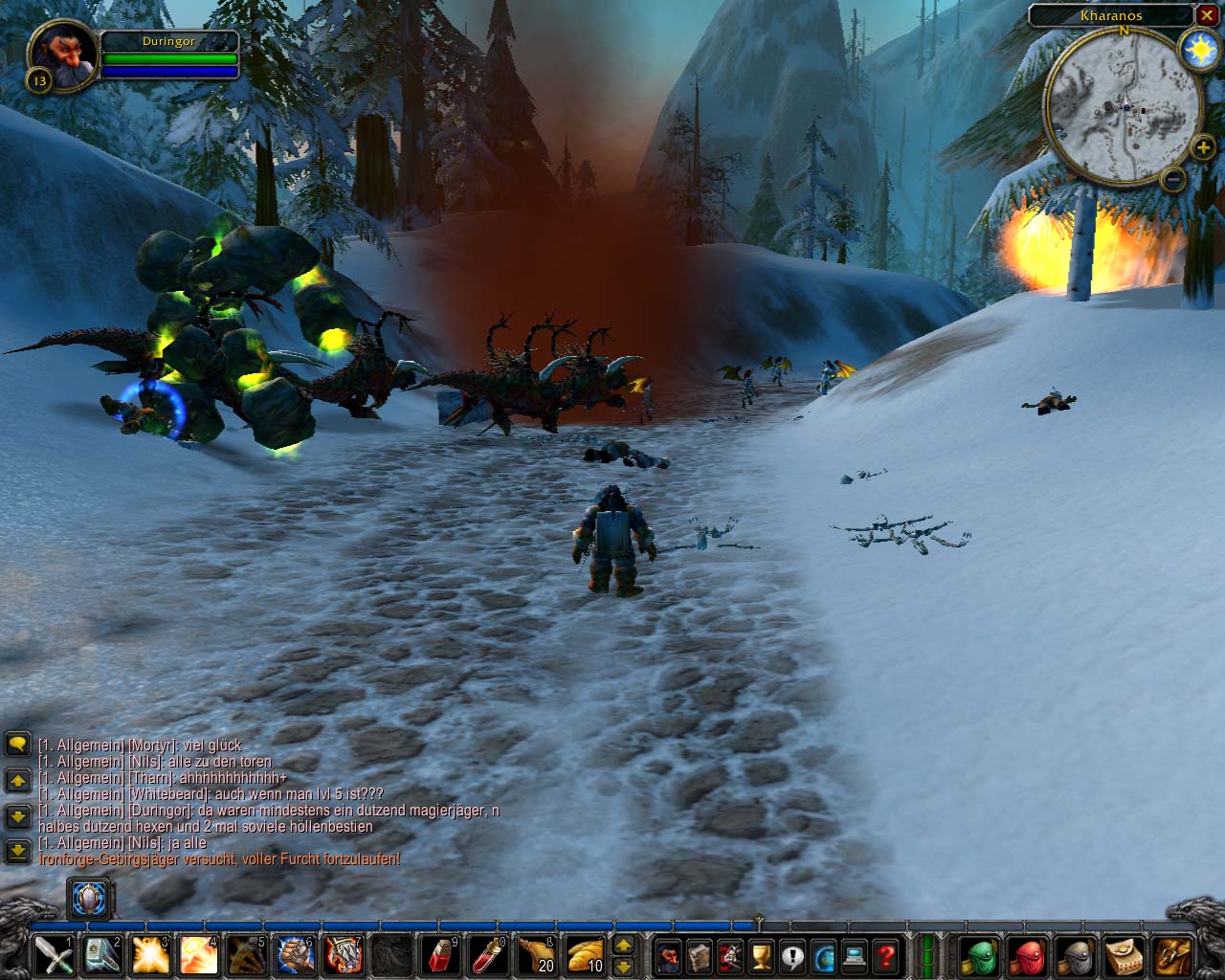Open the character info micro button
This screenshot has width=1225, height=980.
pyautogui.click(x=668, y=955)
